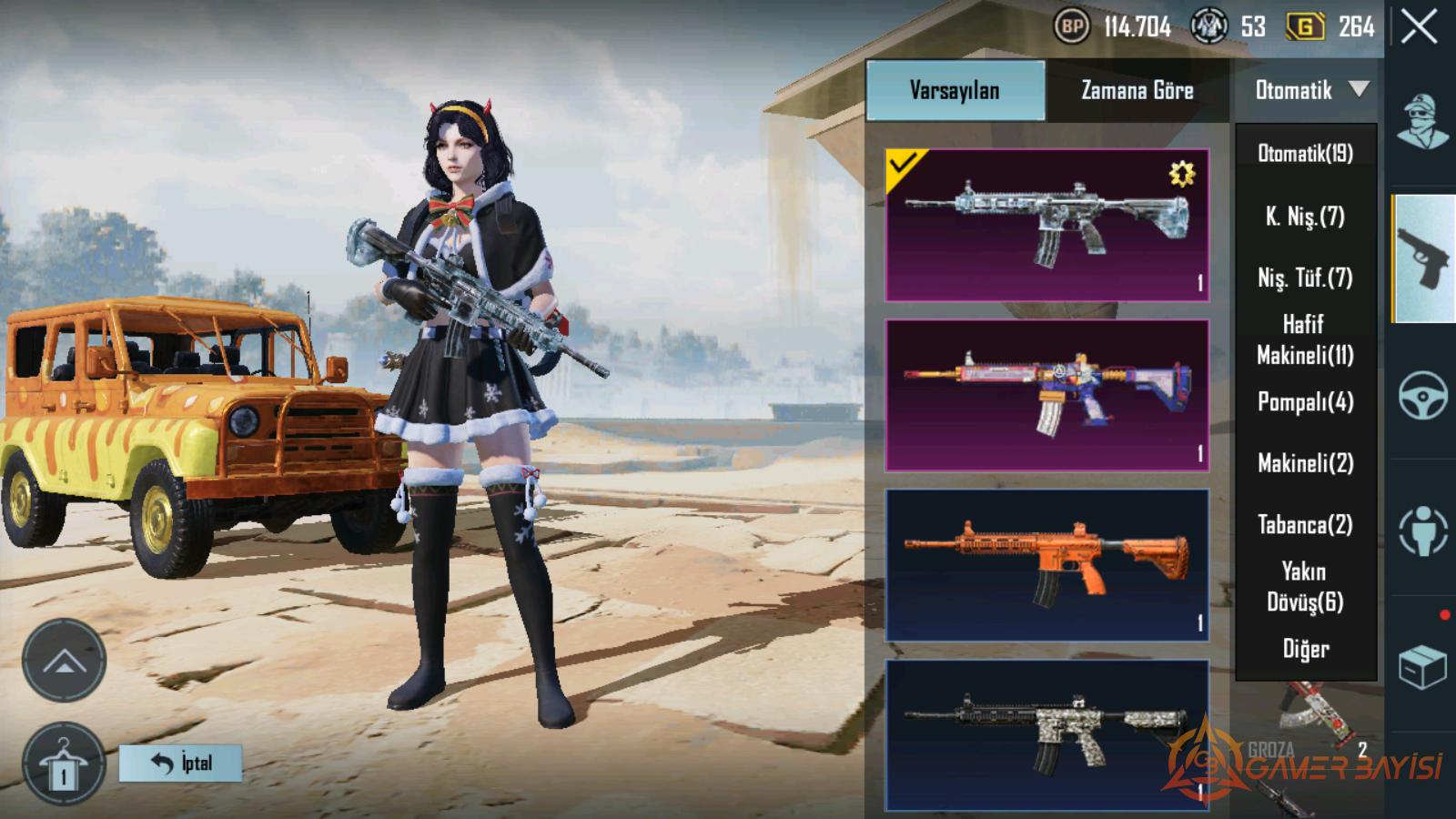Cancel with the İptal button
Image resolution: width=1456 pixels, height=819 pixels.
[x=181, y=763]
